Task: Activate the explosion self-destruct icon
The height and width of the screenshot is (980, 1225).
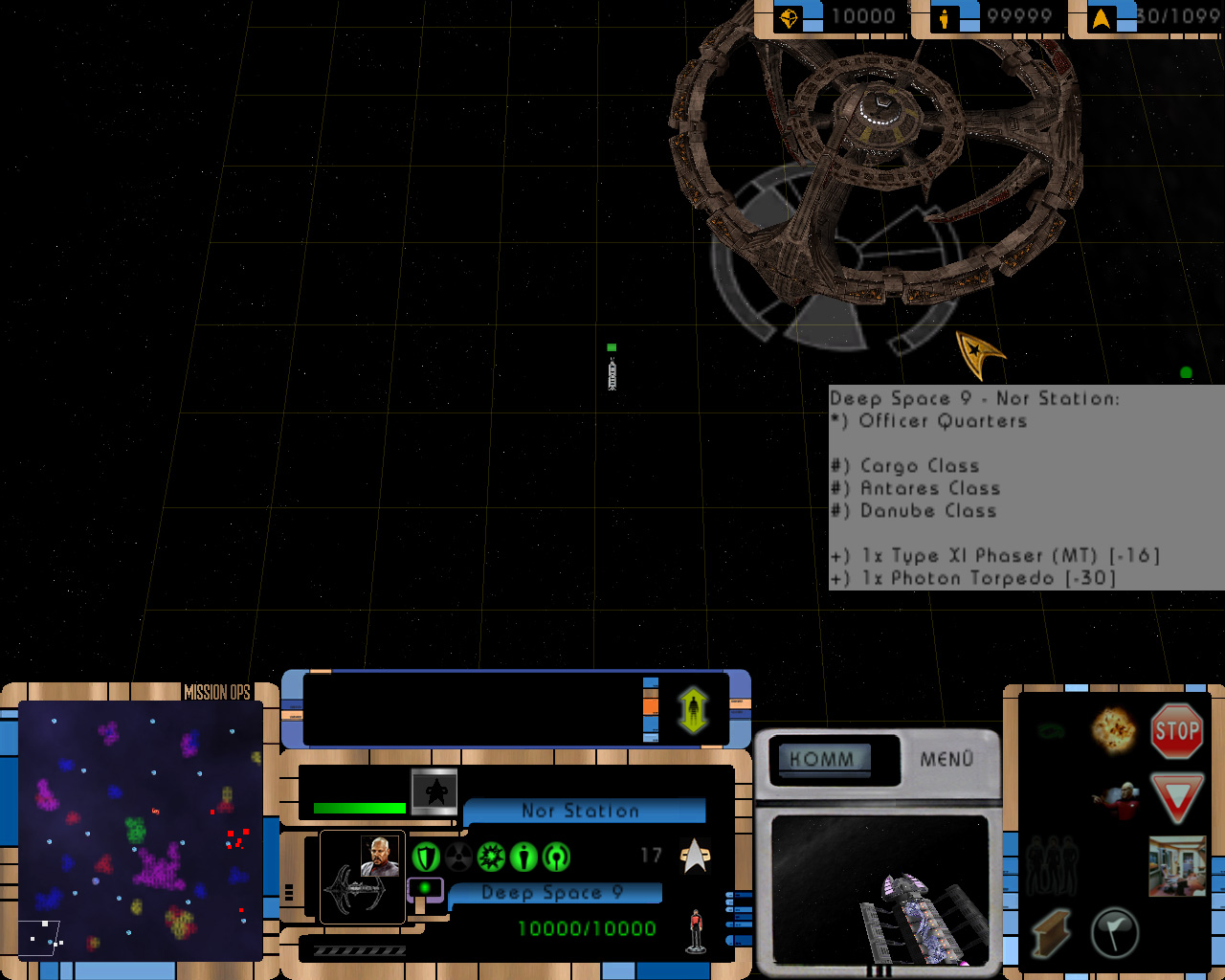Action: click(x=1113, y=730)
